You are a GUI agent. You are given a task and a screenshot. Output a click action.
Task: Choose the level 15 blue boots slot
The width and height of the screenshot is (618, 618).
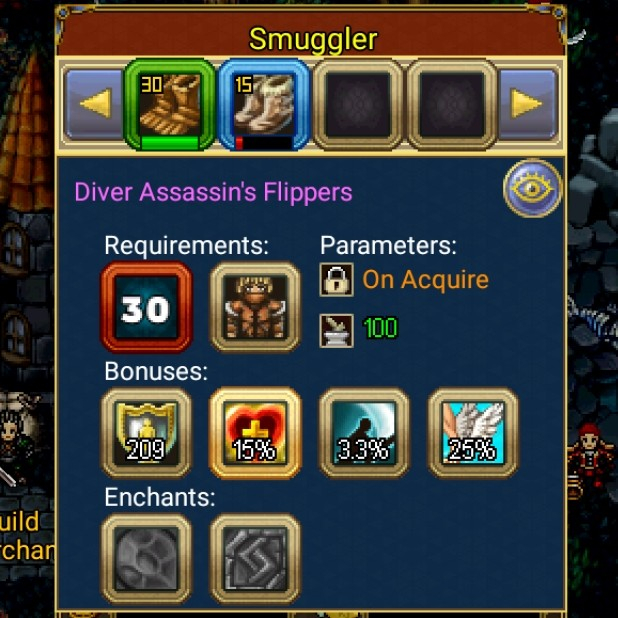click(x=264, y=104)
